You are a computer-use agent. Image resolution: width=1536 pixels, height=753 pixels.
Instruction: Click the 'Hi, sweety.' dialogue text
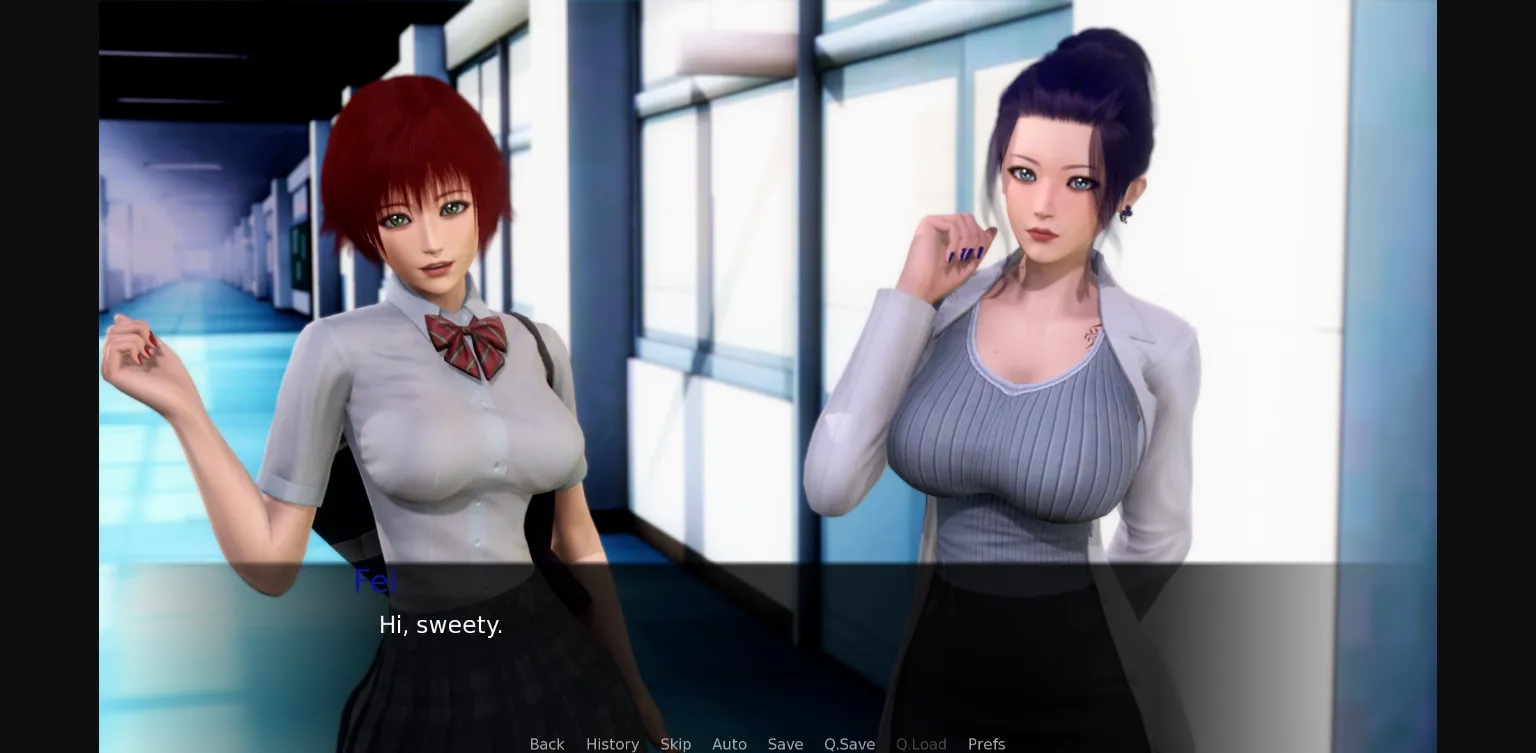tap(440, 625)
